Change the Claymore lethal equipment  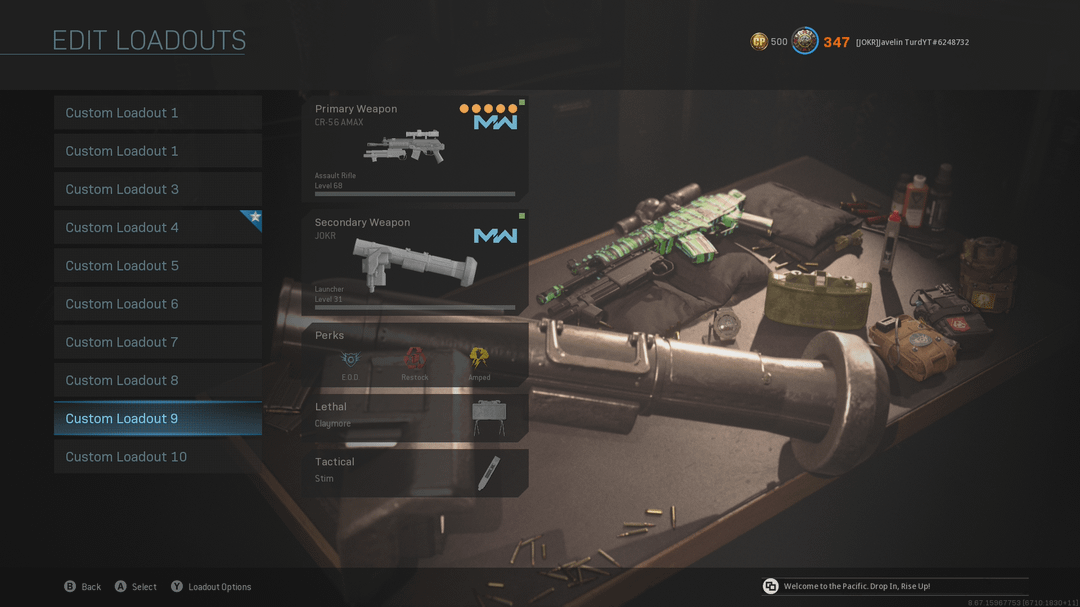coord(415,415)
